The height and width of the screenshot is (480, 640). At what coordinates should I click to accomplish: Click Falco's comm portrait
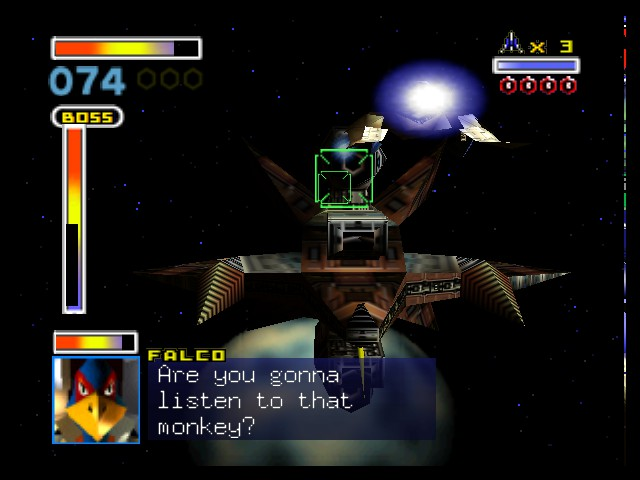point(96,400)
